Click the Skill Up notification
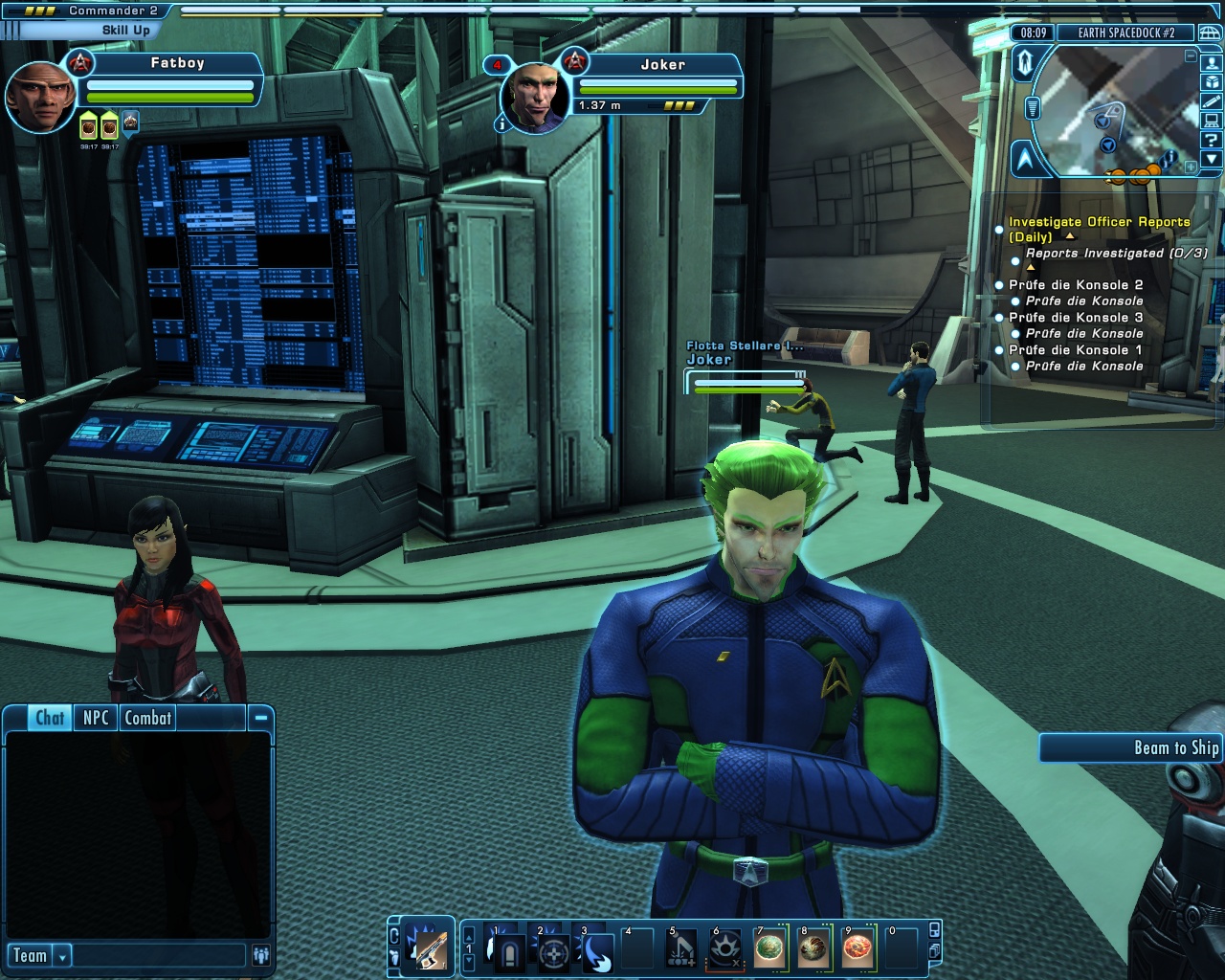 click(126, 30)
